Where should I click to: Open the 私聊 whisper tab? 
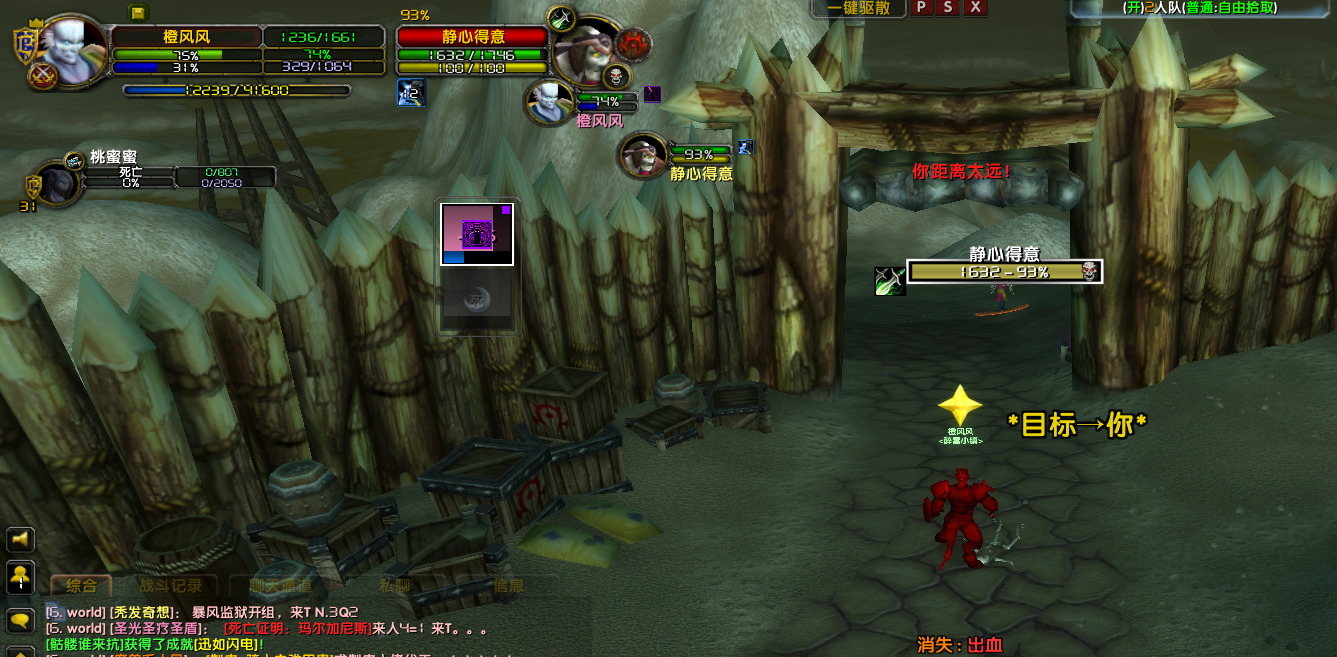394,586
